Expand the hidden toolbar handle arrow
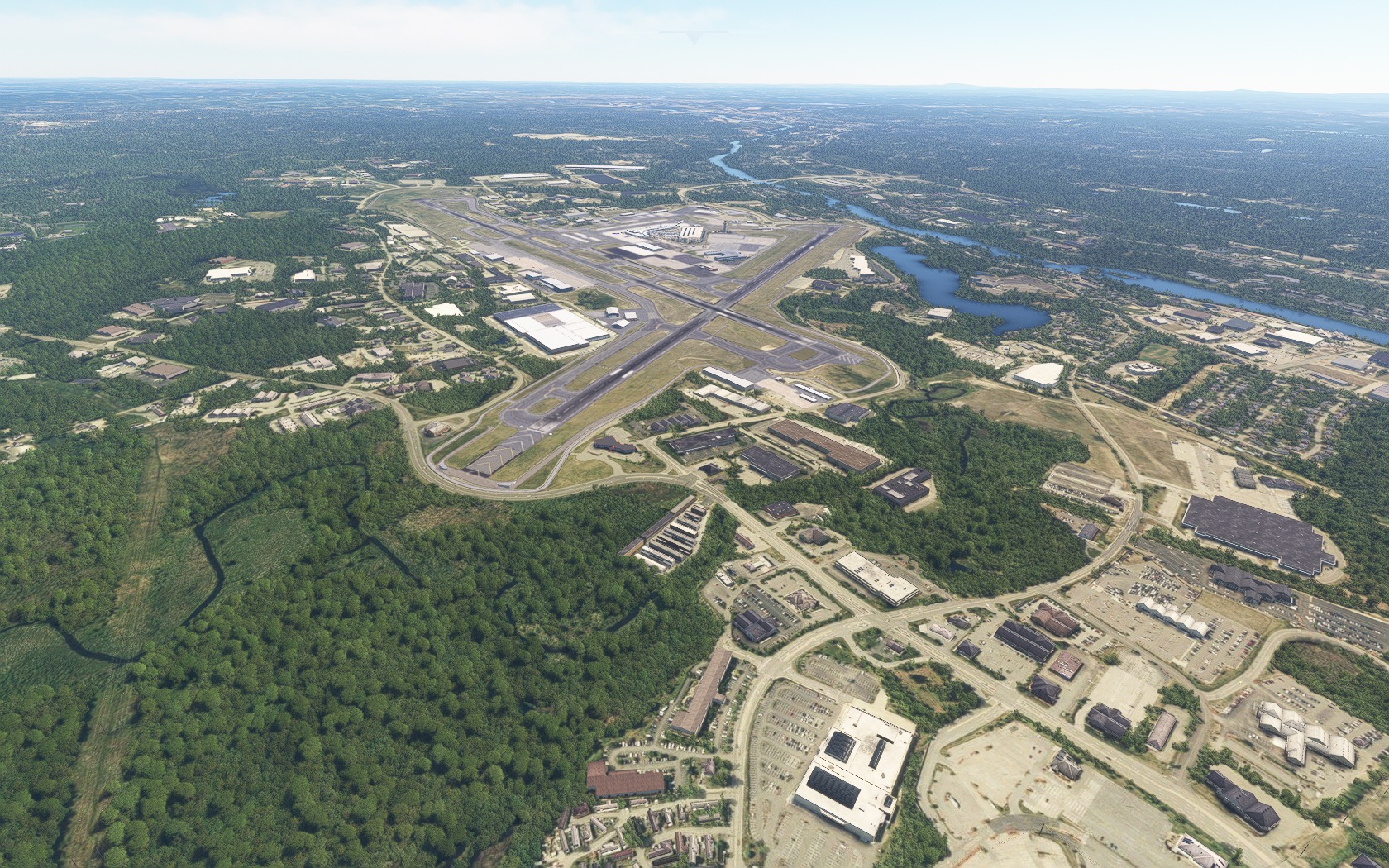Viewport: 1389px width, 868px height. pos(694,36)
